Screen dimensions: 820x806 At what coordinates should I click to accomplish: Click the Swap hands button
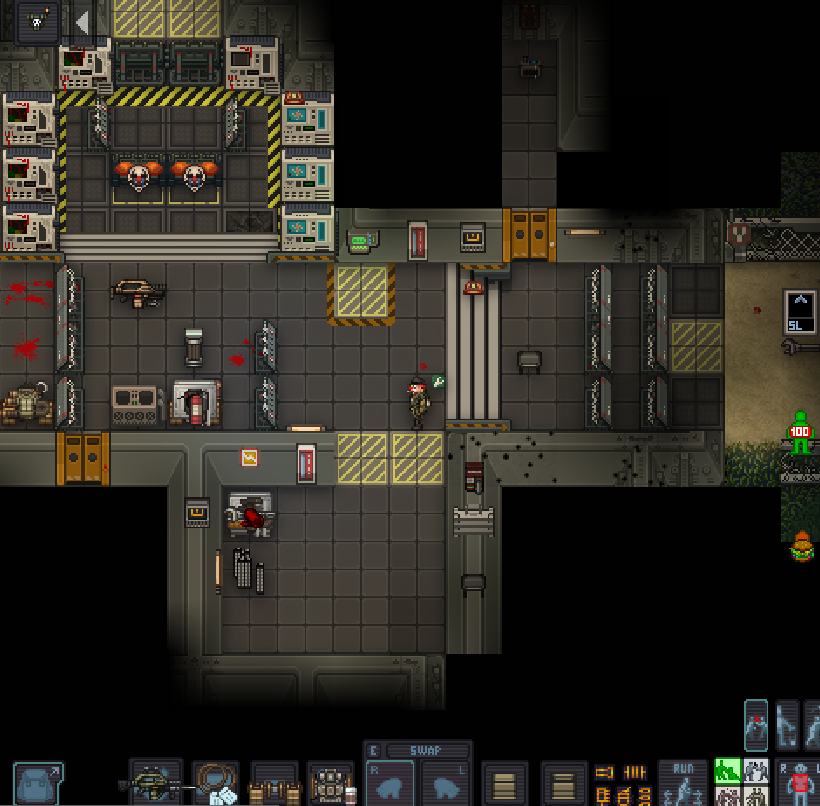426,751
